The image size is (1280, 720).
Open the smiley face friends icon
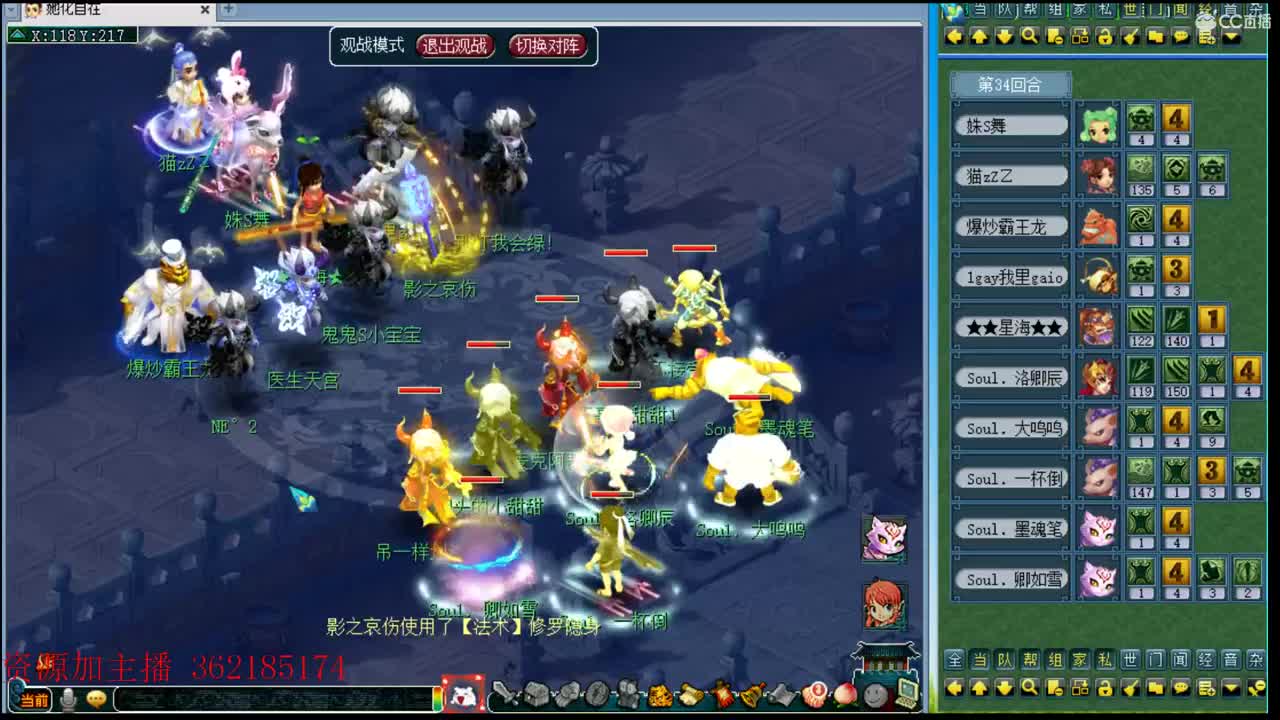click(x=875, y=694)
